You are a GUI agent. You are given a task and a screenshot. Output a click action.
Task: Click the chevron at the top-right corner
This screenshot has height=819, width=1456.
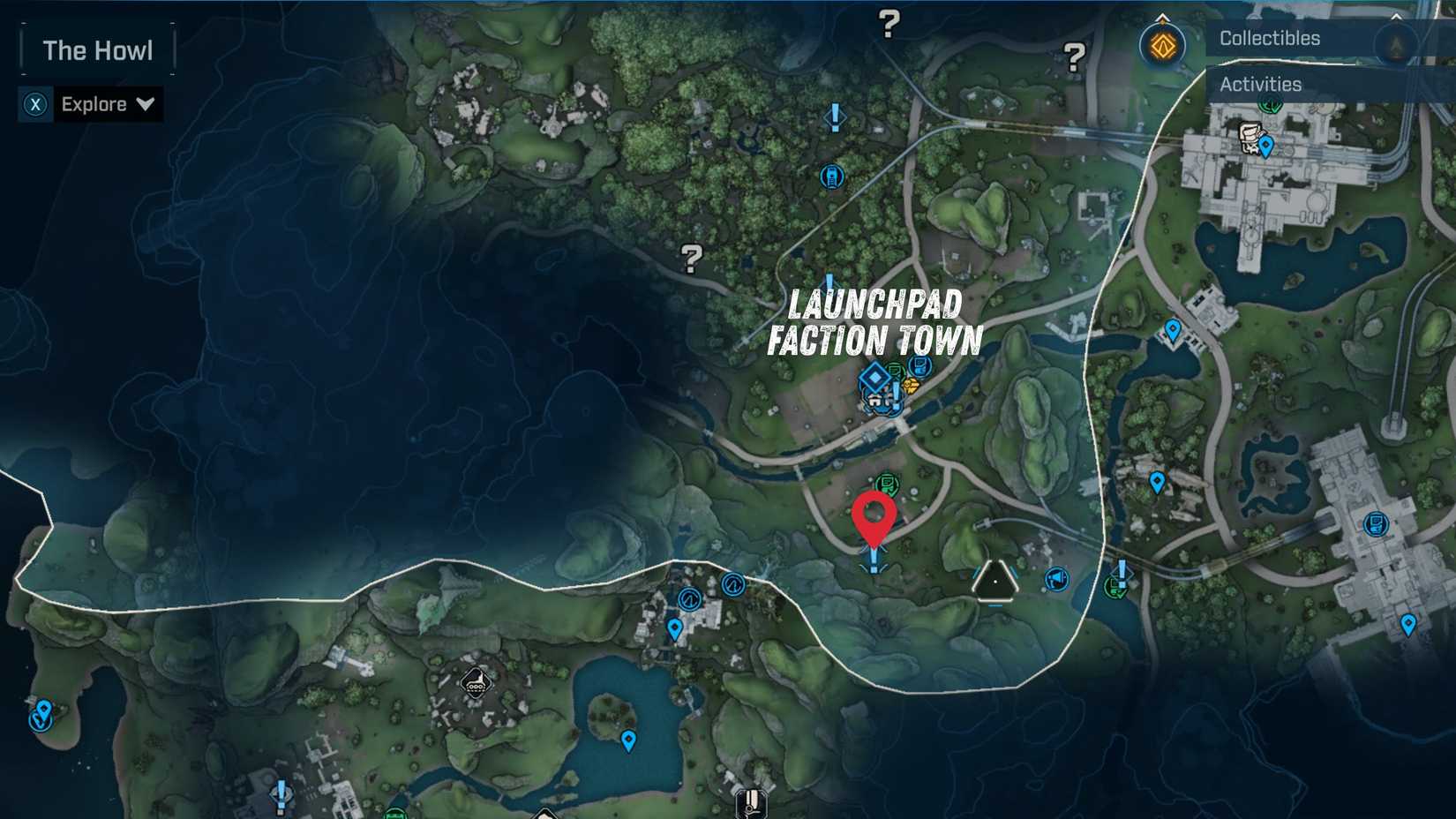[1396, 17]
